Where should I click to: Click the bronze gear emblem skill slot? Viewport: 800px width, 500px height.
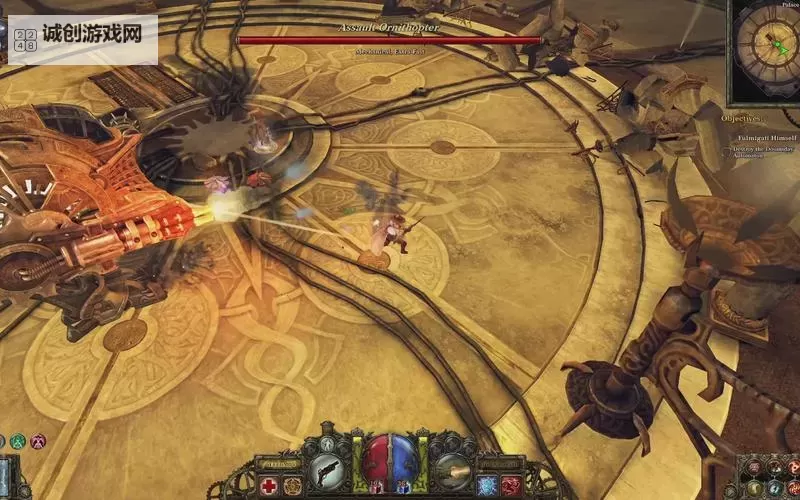tap(292, 486)
